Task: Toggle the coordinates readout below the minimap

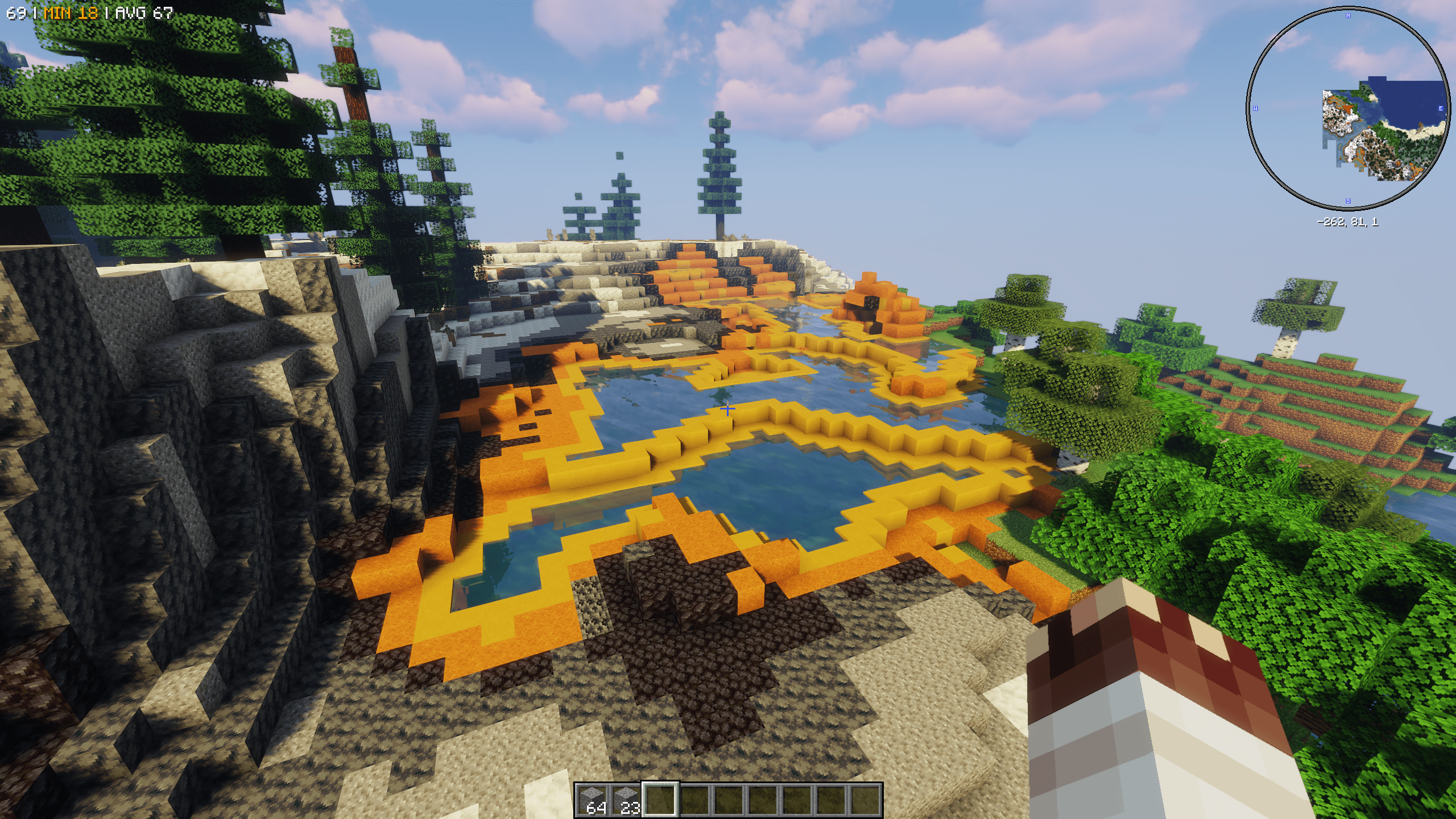Action: [1348, 222]
